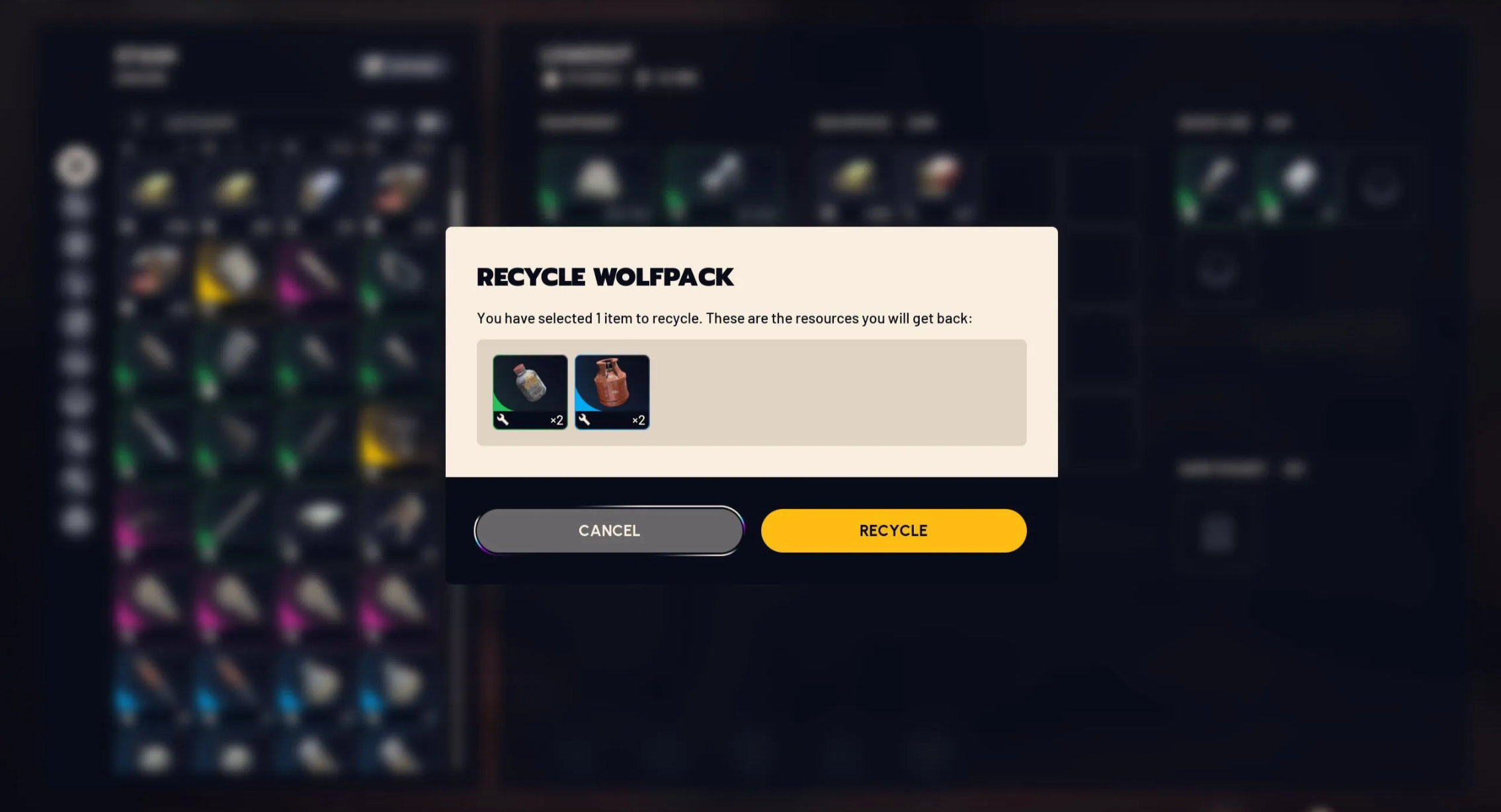Image resolution: width=1501 pixels, height=812 pixels.
Task: Select the glass bottle resource slot
Action: coord(530,391)
